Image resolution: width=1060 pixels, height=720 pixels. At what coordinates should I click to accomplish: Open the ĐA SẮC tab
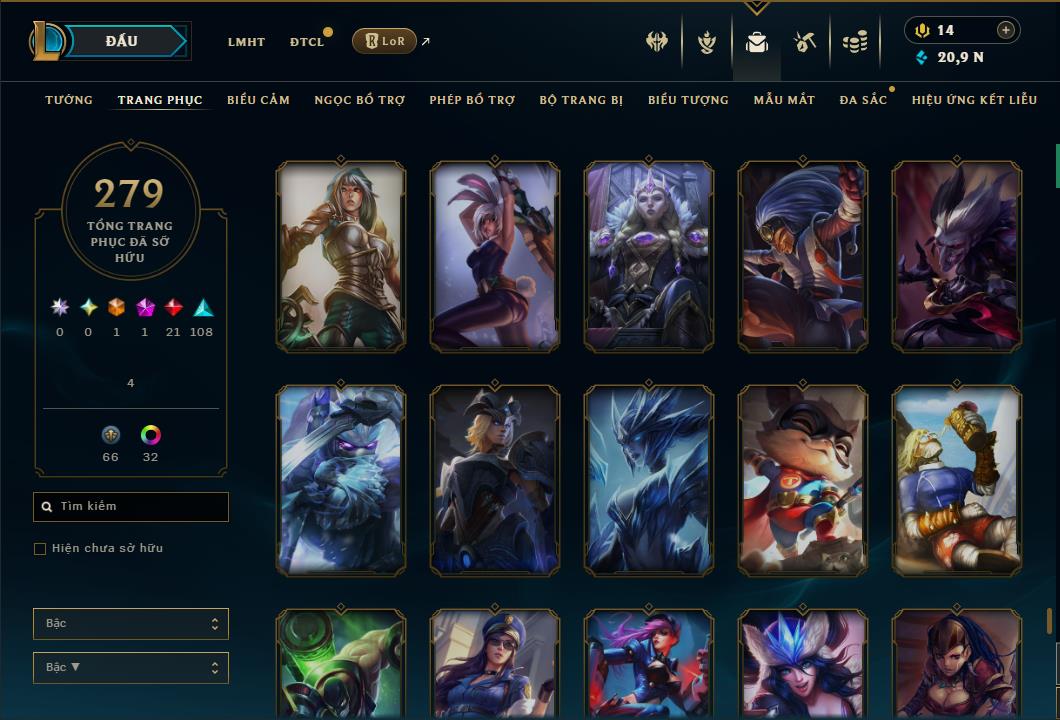tap(863, 100)
